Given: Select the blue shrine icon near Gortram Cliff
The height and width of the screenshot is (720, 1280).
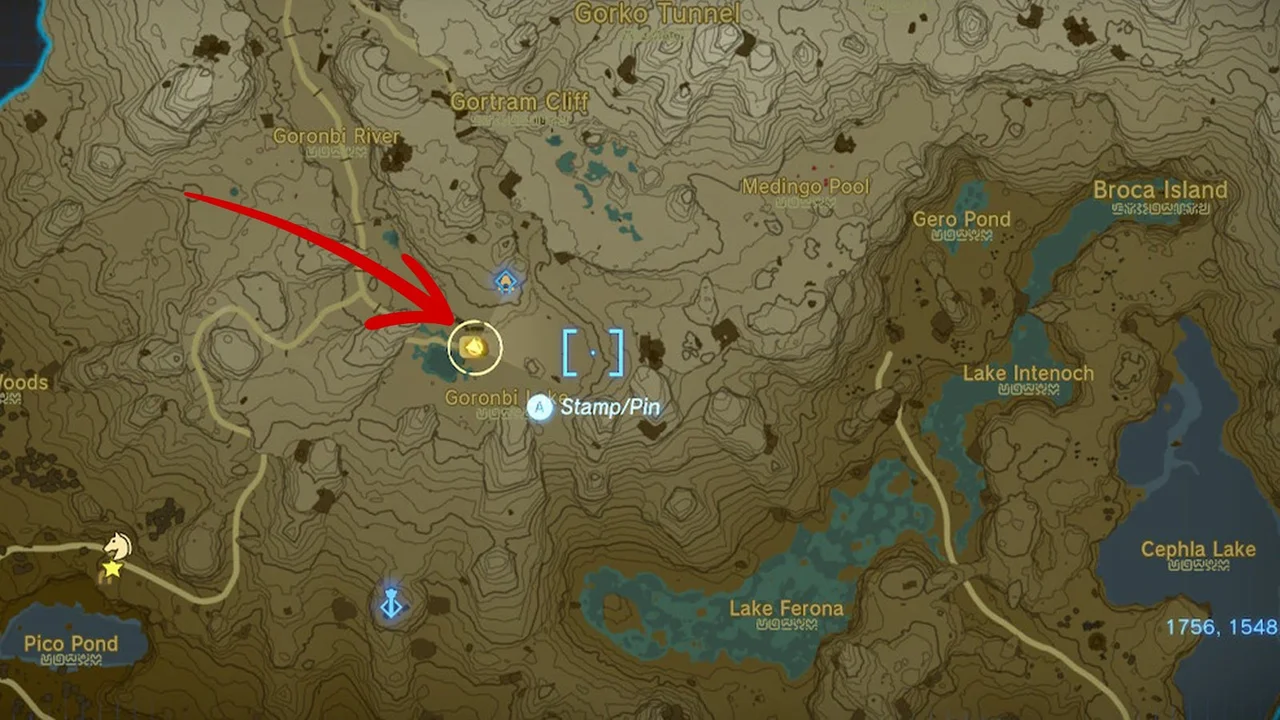Looking at the screenshot, I should (507, 282).
